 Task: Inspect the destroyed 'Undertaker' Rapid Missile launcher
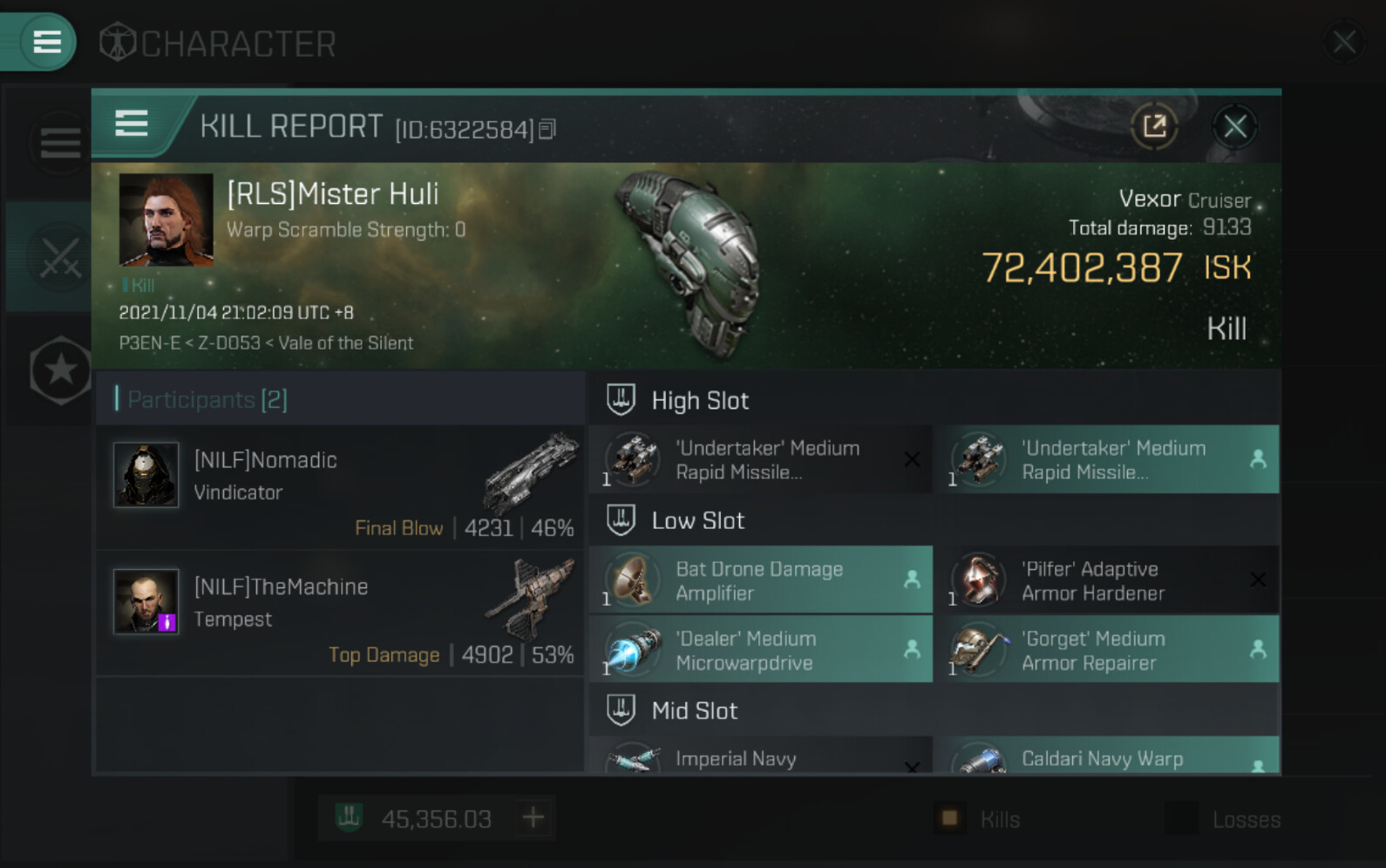point(760,459)
